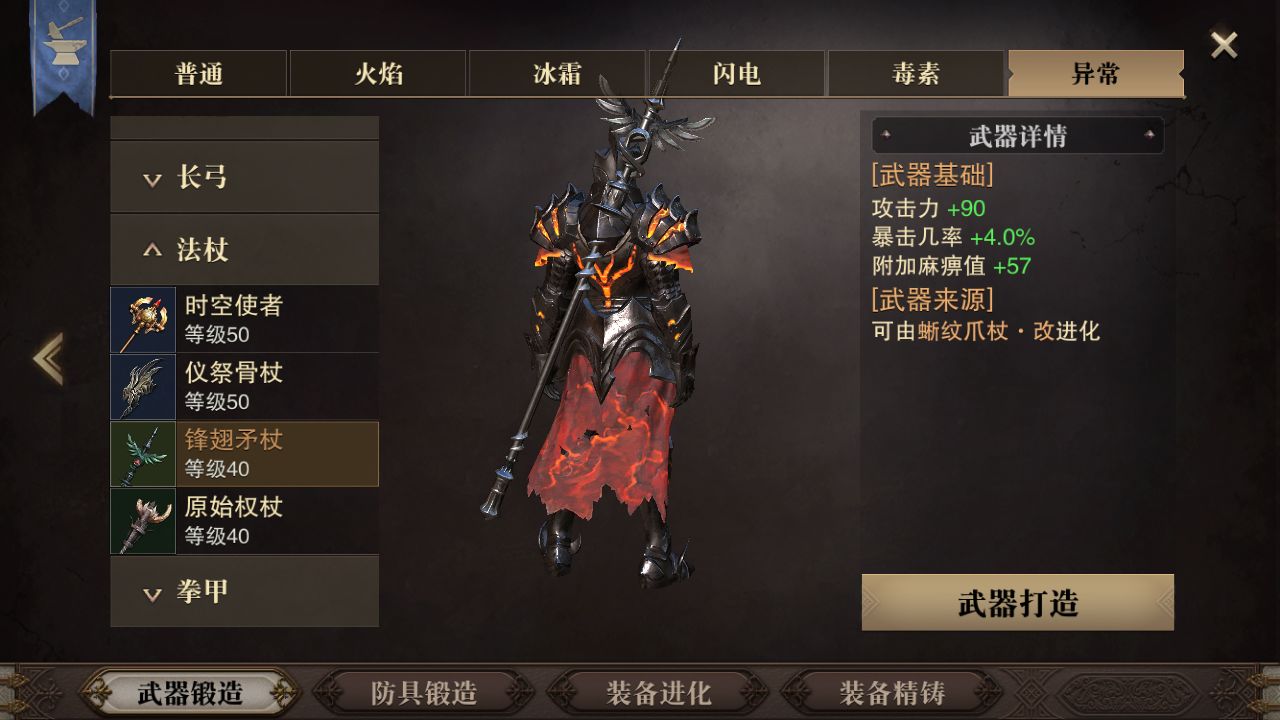
Task: Select the 锋翅矛杖 staff entry
Action: pos(244,453)
